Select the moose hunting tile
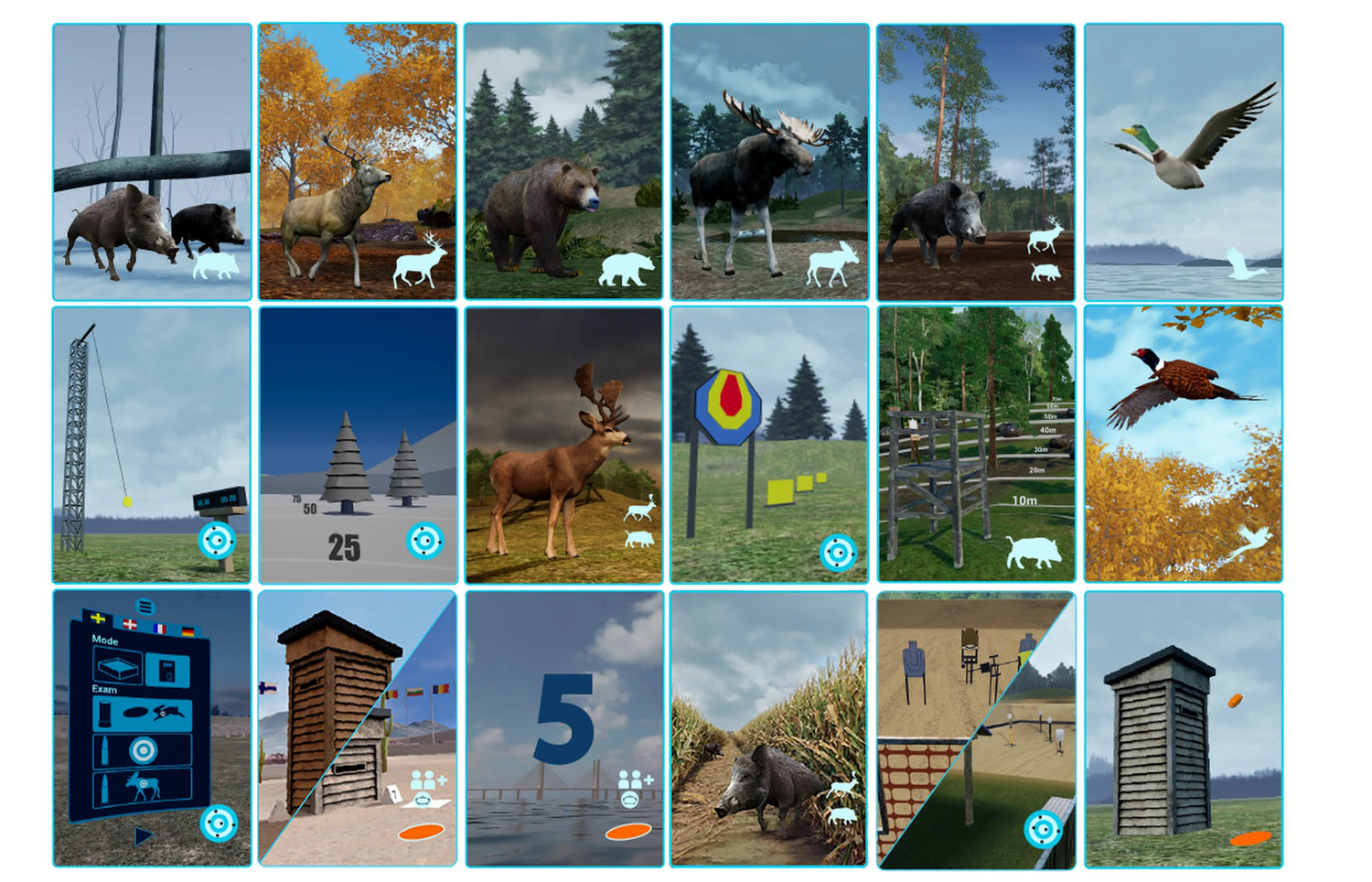1372x882 pixels. coord(769,162)
